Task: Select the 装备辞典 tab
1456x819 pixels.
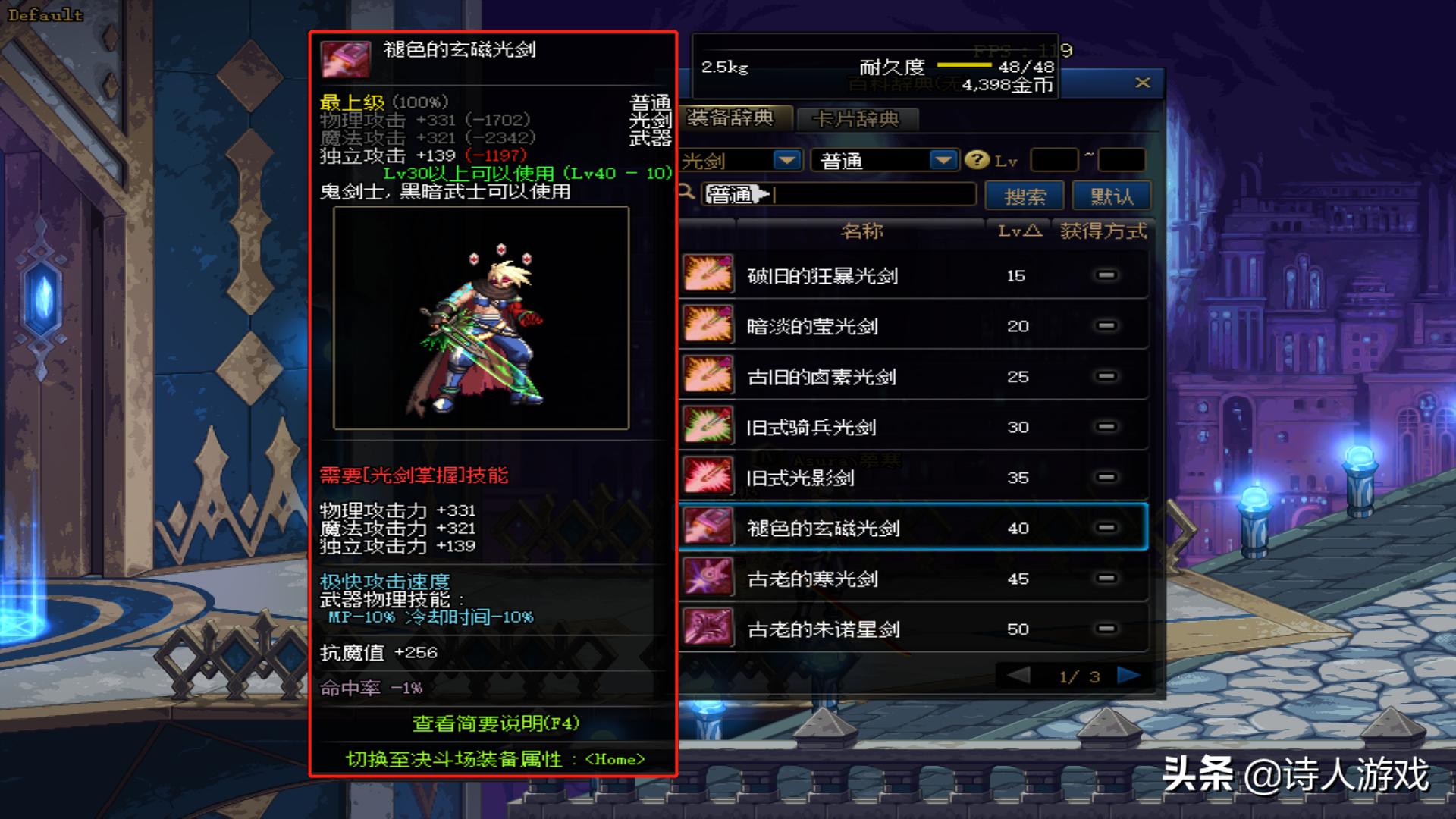Action: pyautogui.click(x=730, y=118)
